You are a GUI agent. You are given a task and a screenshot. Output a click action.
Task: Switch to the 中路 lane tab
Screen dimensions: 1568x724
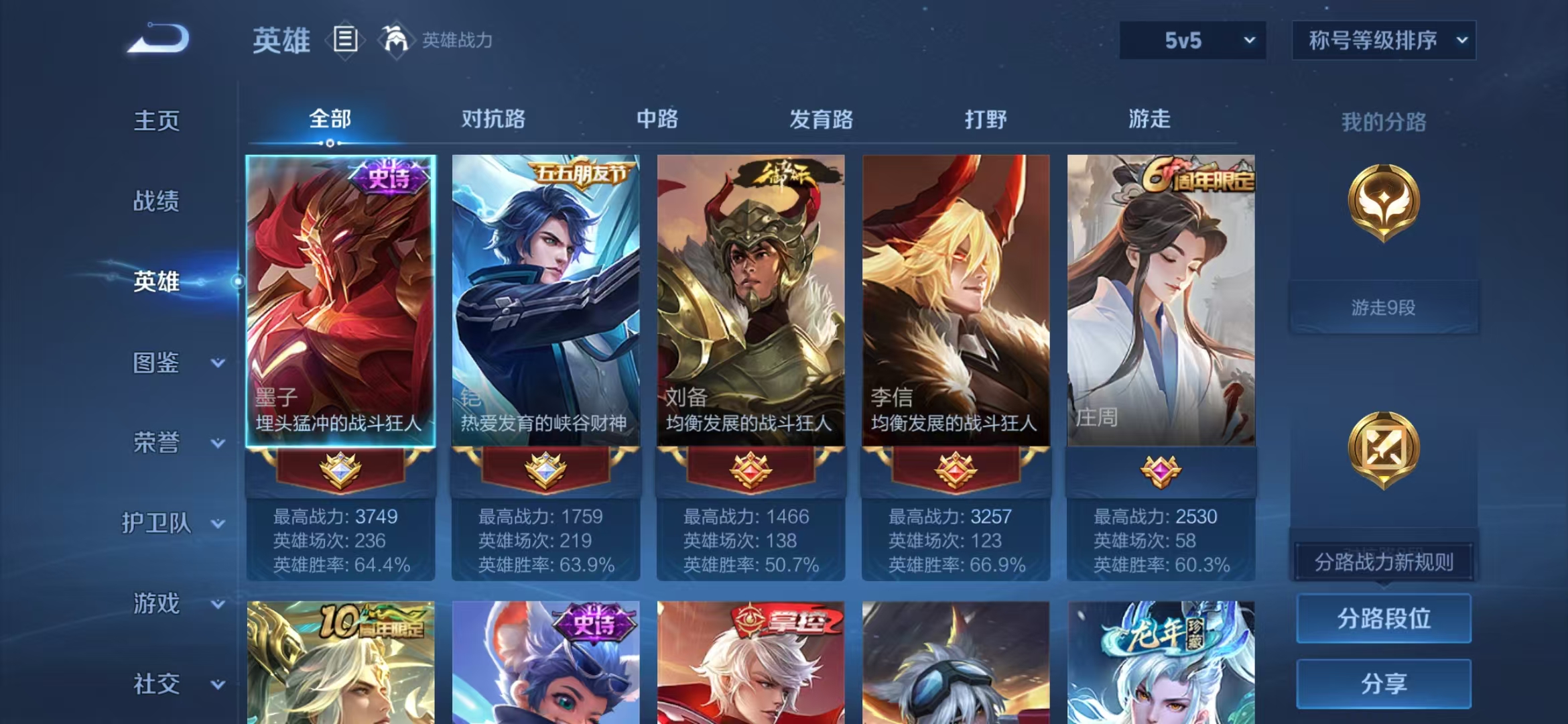coord(657,119)
